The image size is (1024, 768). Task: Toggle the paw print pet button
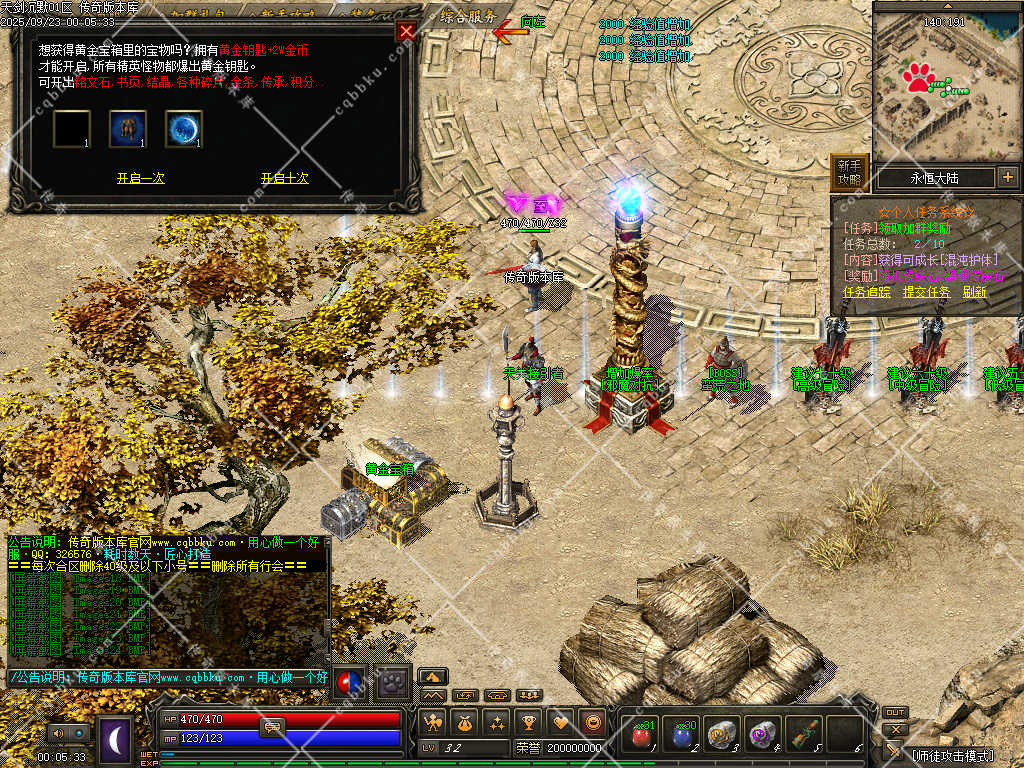point(394,680)
